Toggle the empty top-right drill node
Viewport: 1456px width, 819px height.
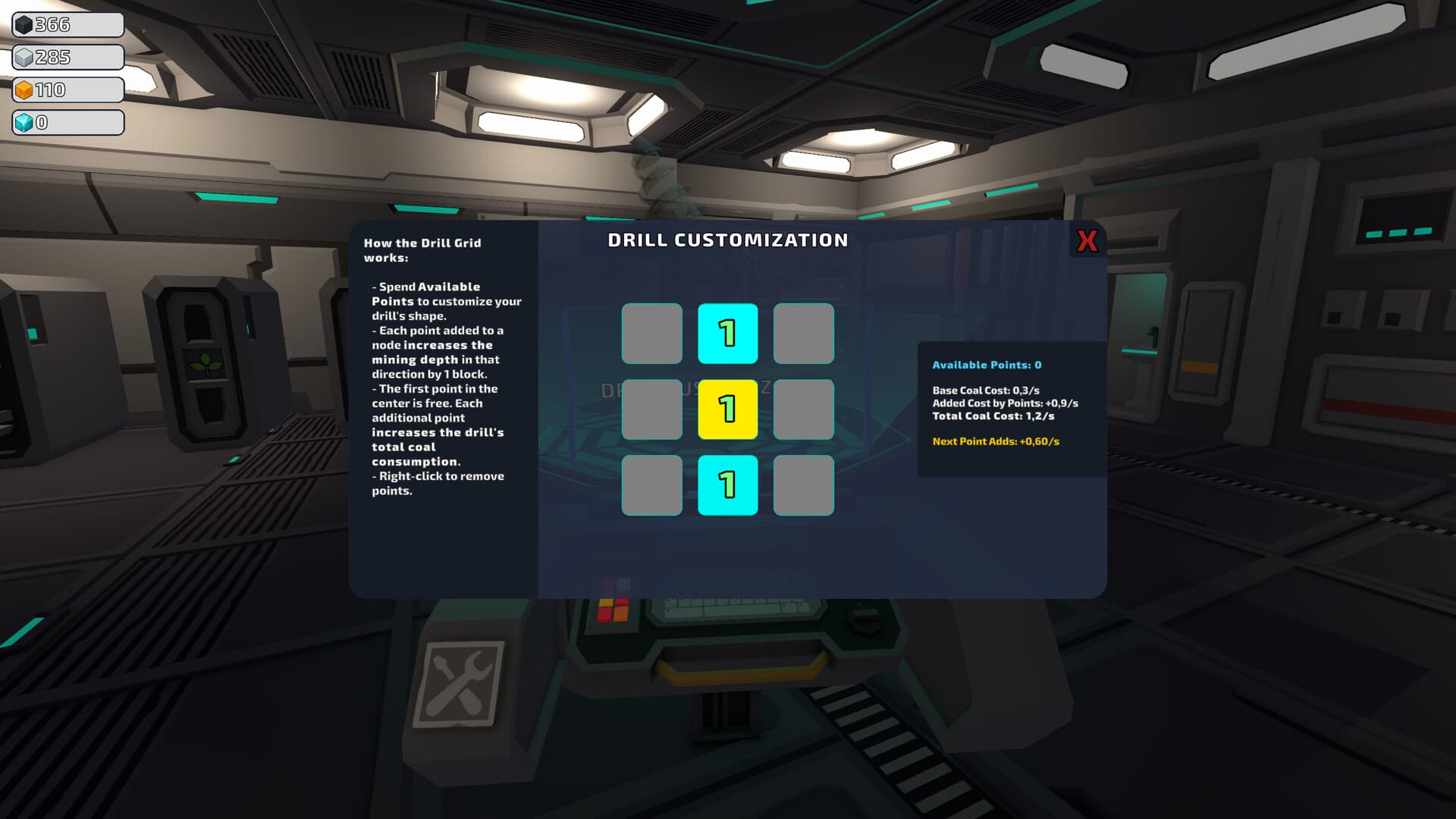pos(803,334)
